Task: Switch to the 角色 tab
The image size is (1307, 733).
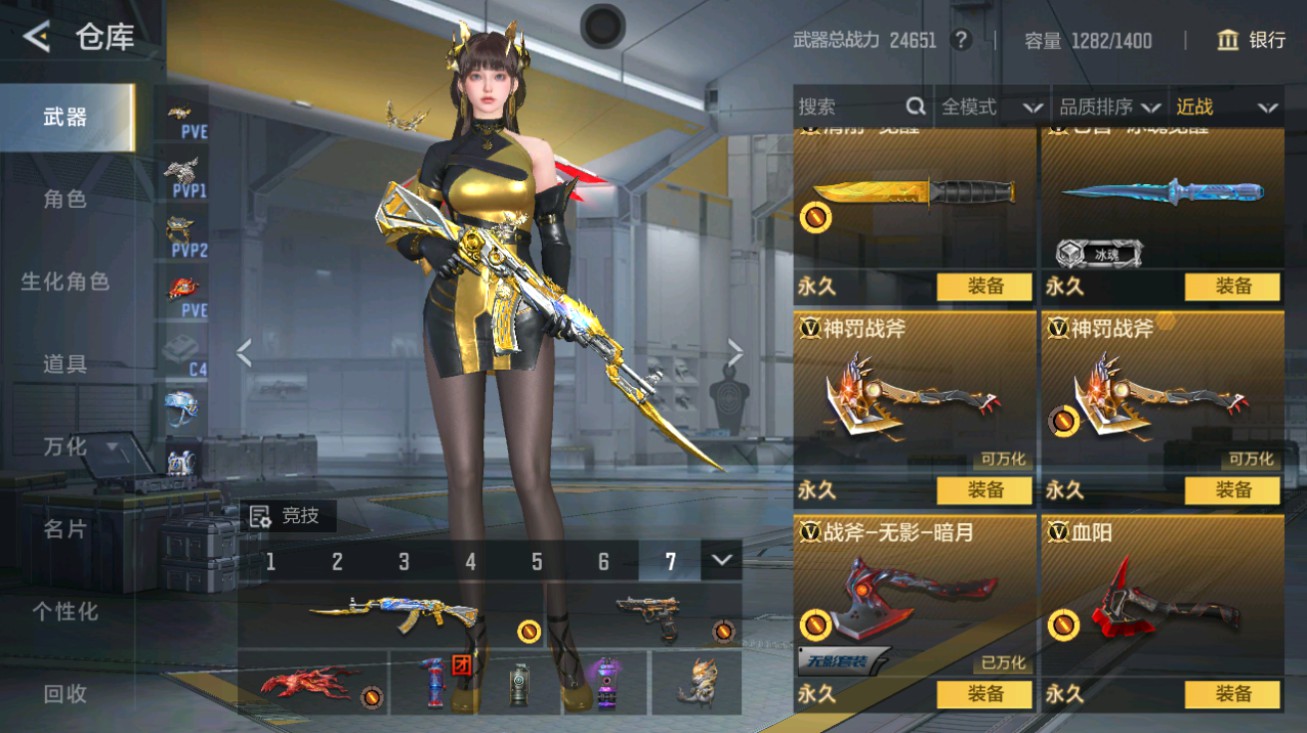Action: (x=64, y=199)
